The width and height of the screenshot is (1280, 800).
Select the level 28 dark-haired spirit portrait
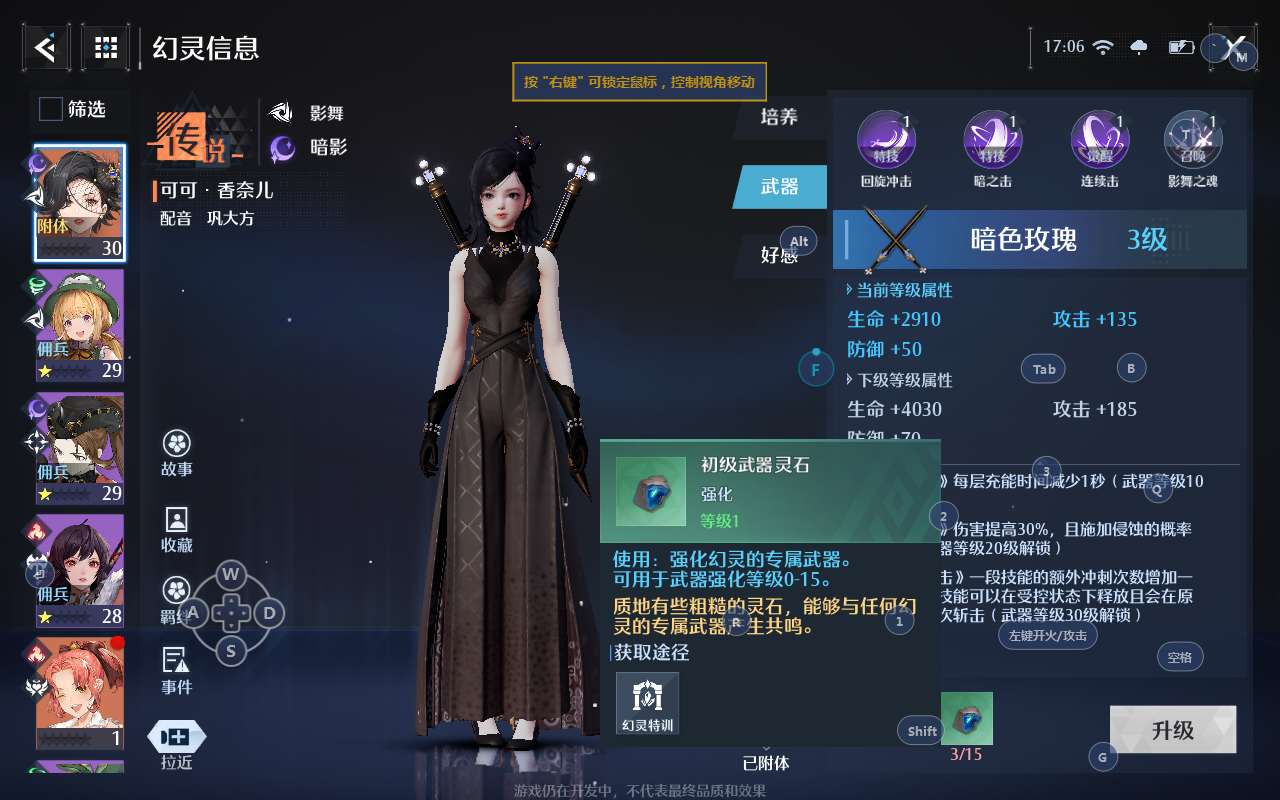80,570
